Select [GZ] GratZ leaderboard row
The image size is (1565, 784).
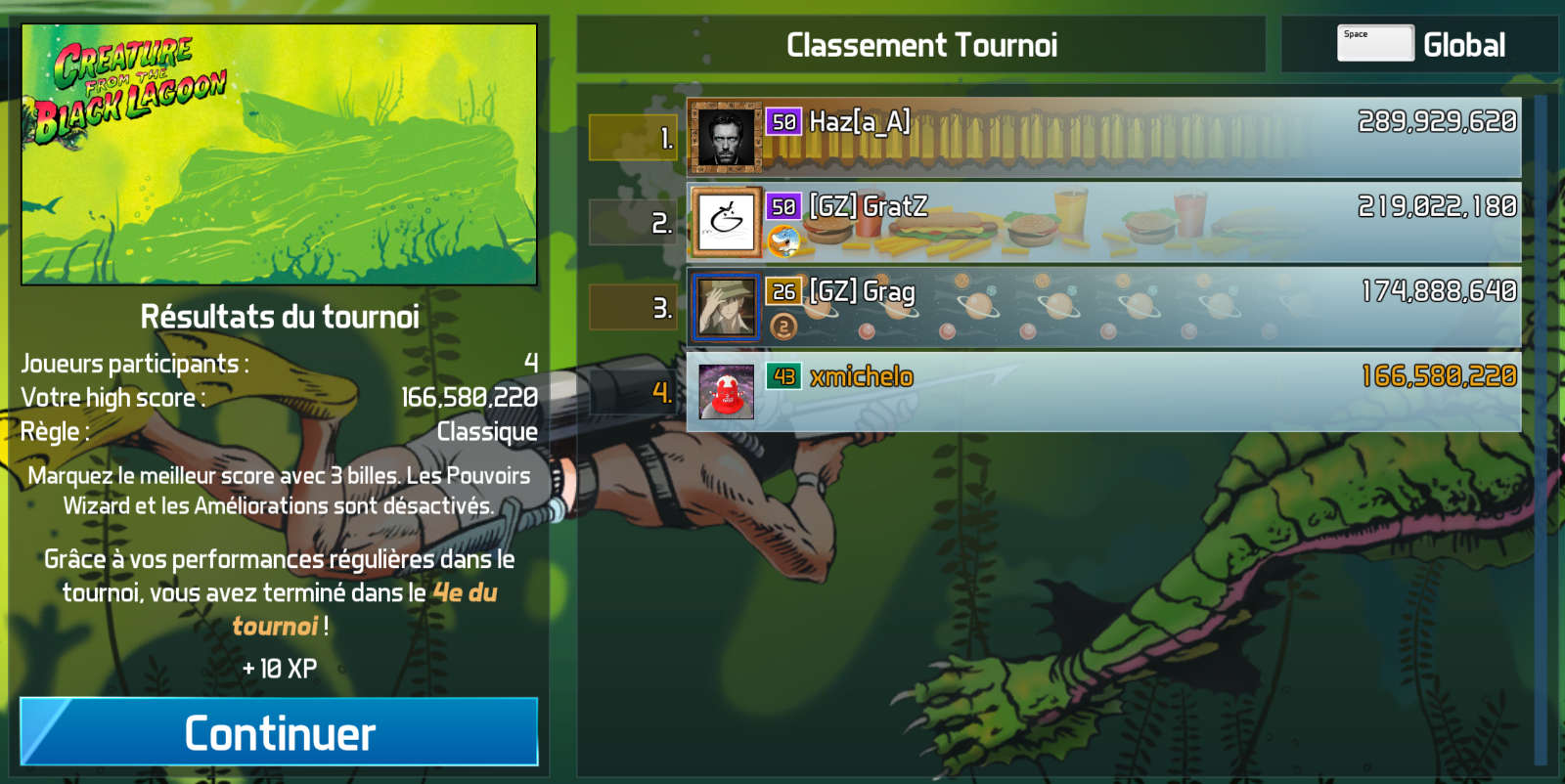pos(1103,222)
